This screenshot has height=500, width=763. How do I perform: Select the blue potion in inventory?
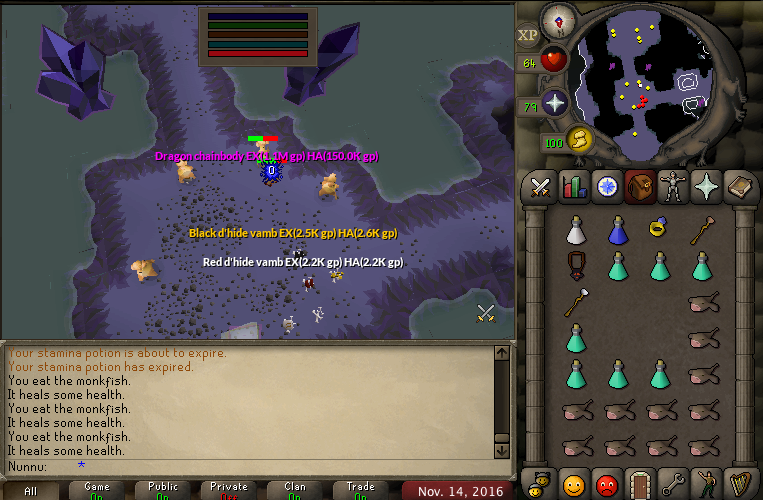coord(617,231)
